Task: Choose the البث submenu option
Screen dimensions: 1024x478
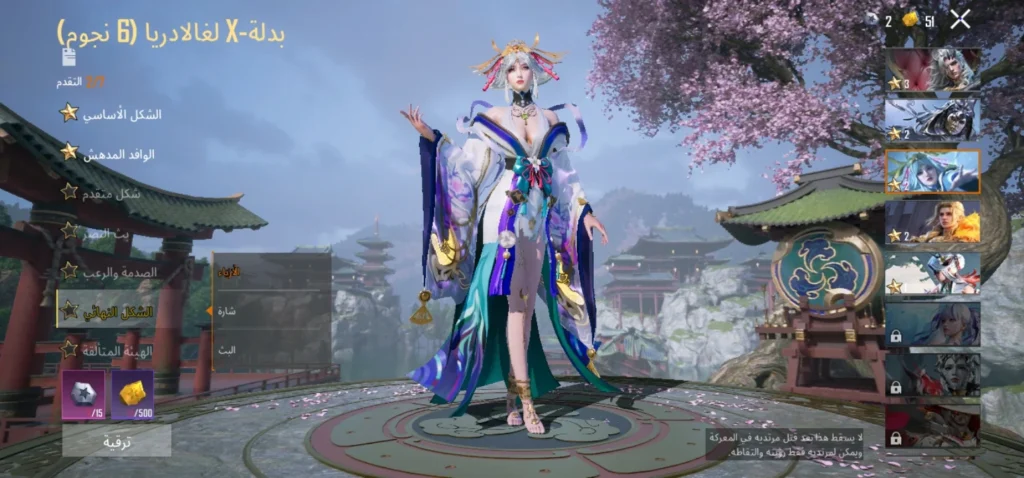Action: point(270,350)
